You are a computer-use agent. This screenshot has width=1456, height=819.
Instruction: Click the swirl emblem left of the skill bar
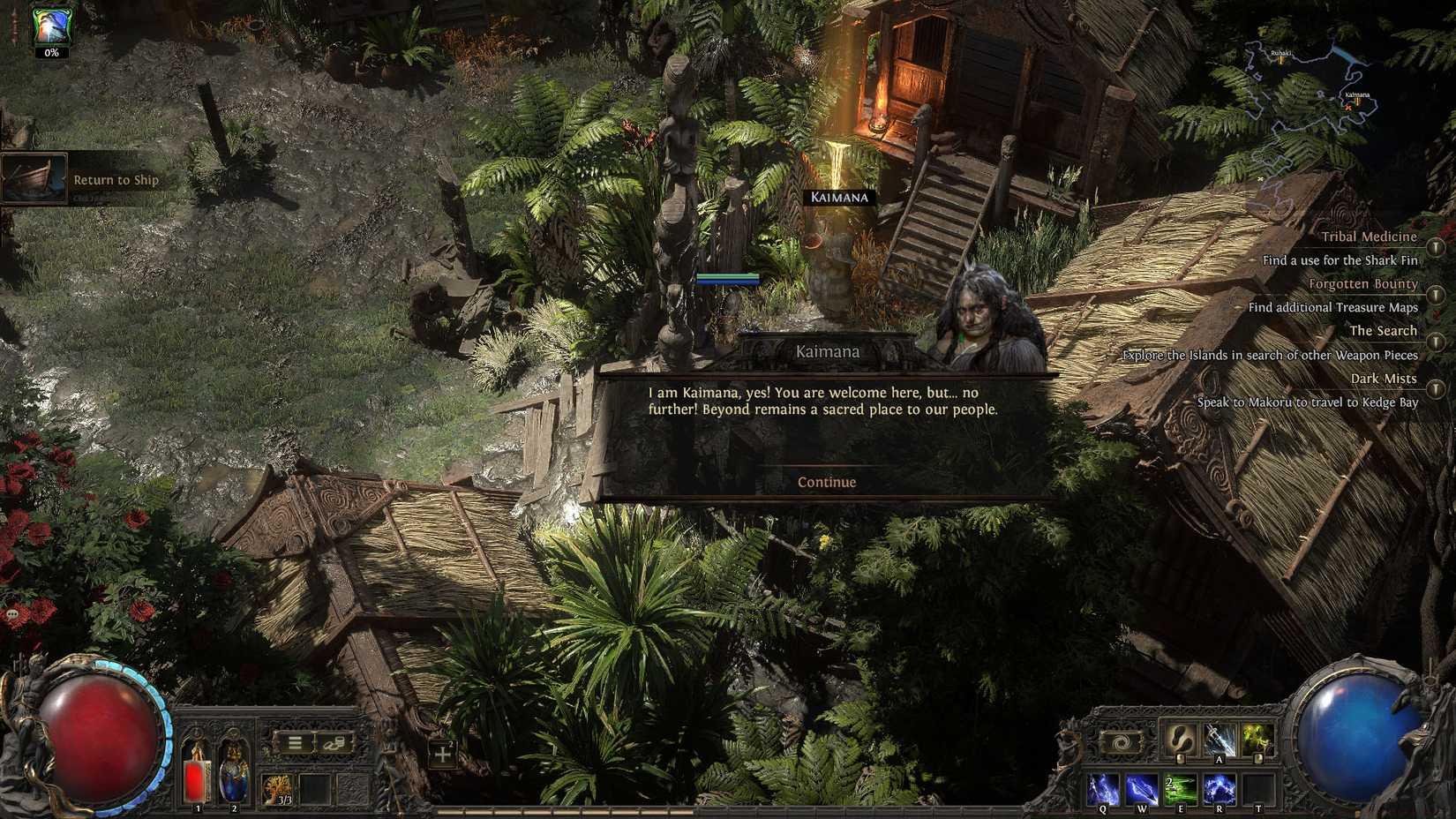coord(1122,743)
